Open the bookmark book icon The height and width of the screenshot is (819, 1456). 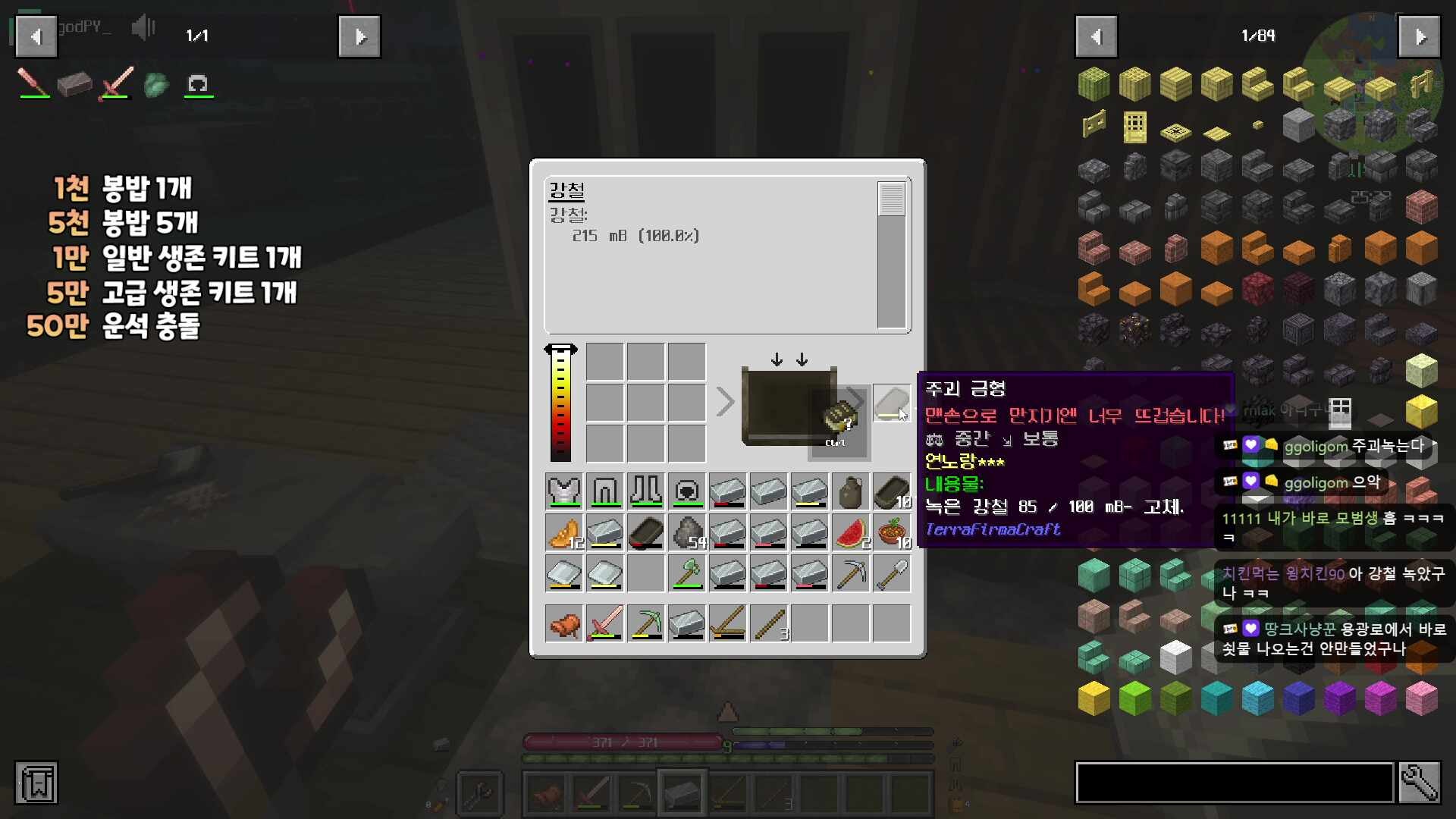pos(36,783)
